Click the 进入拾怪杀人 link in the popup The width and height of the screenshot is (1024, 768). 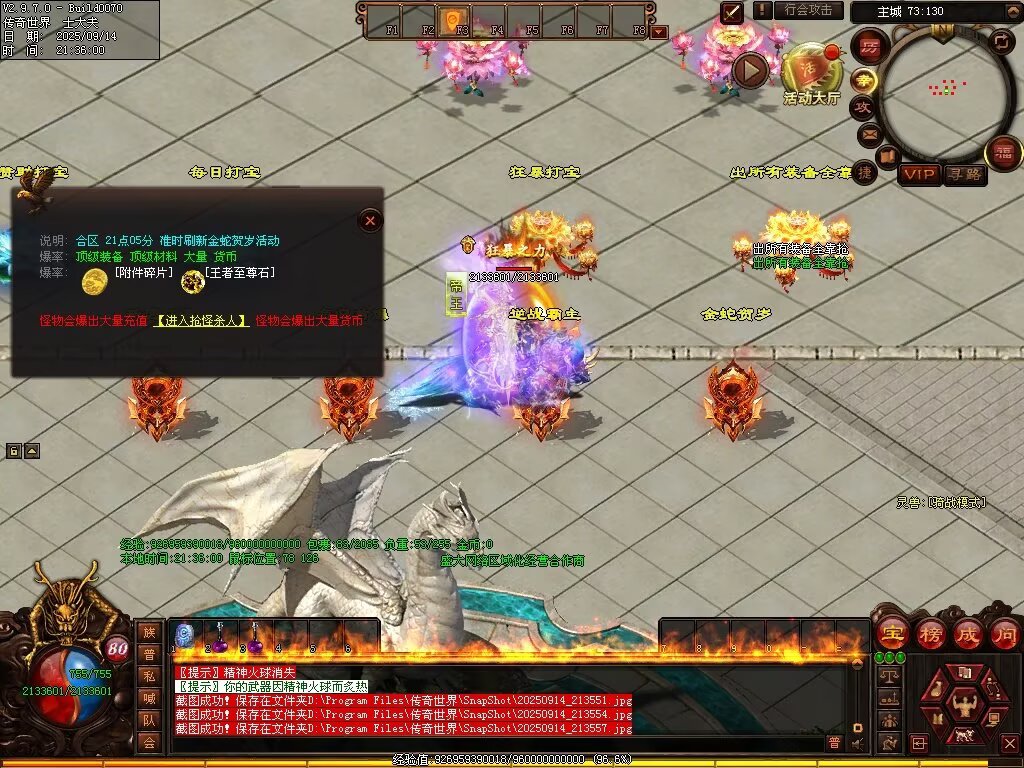tap(202, 320)
